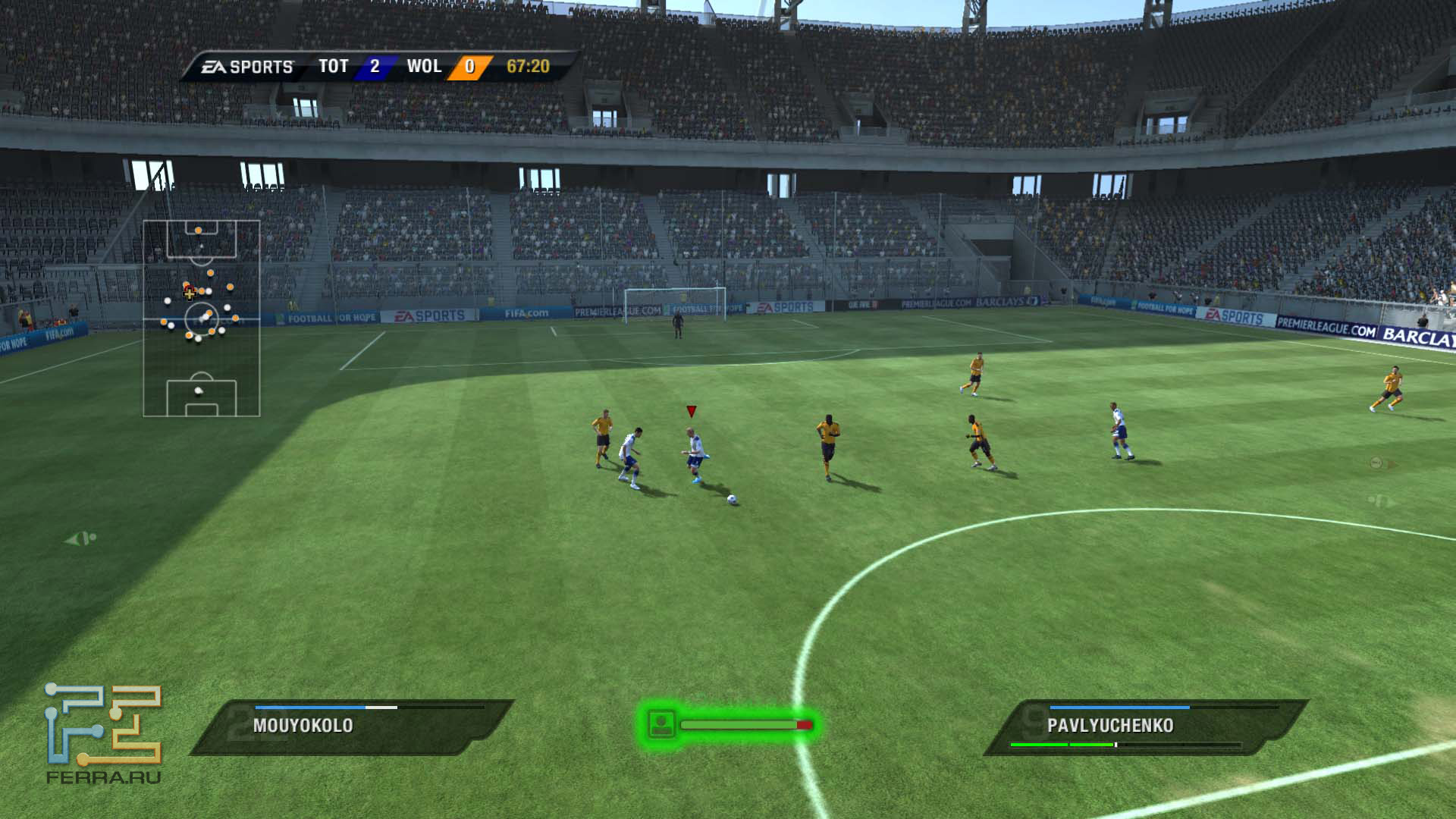Click the glowing green player portrait icon
The image size is (1456, 819).
(662, 724)
